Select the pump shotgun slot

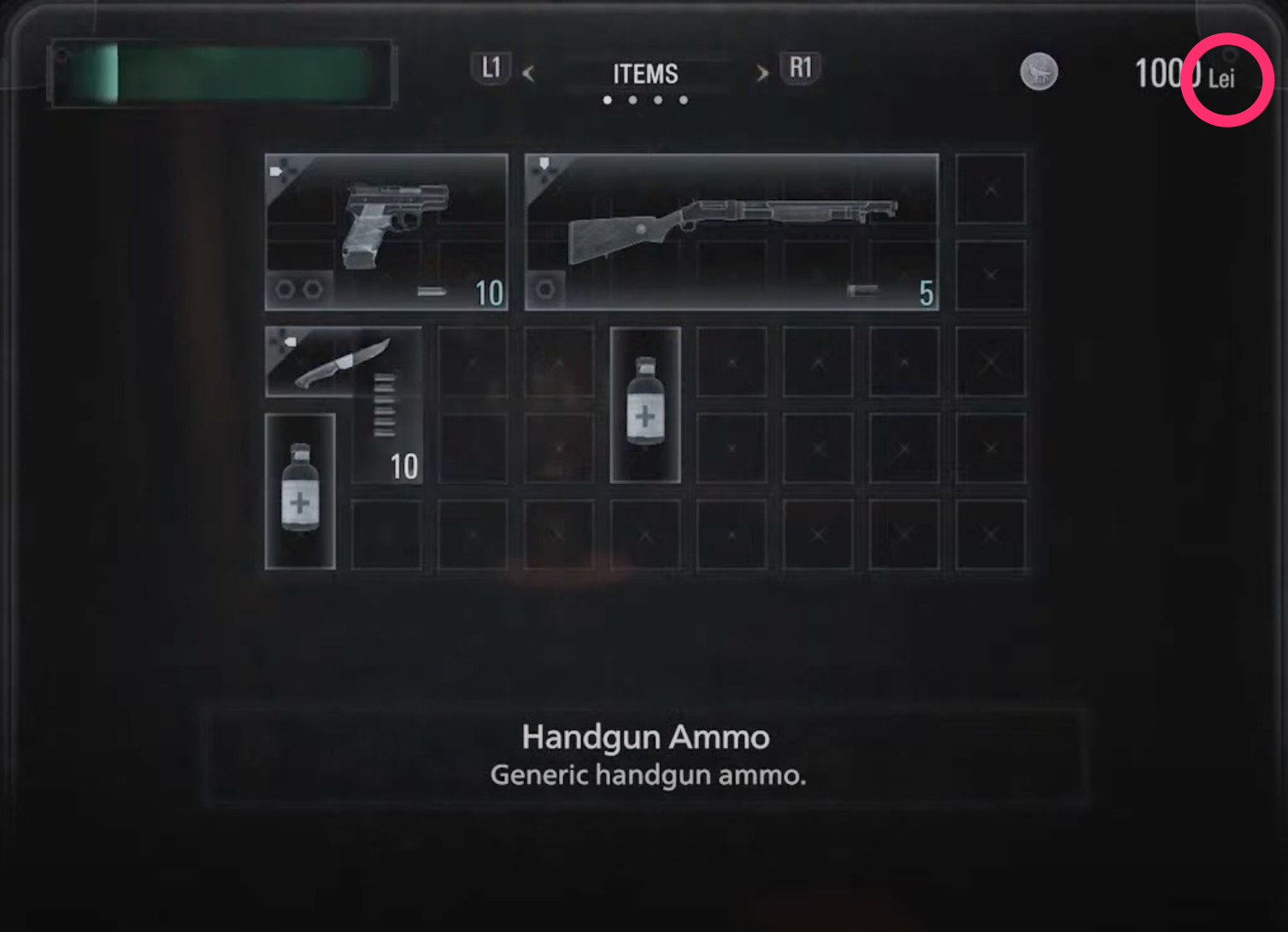pyautogui.click(x=732, y=232)
